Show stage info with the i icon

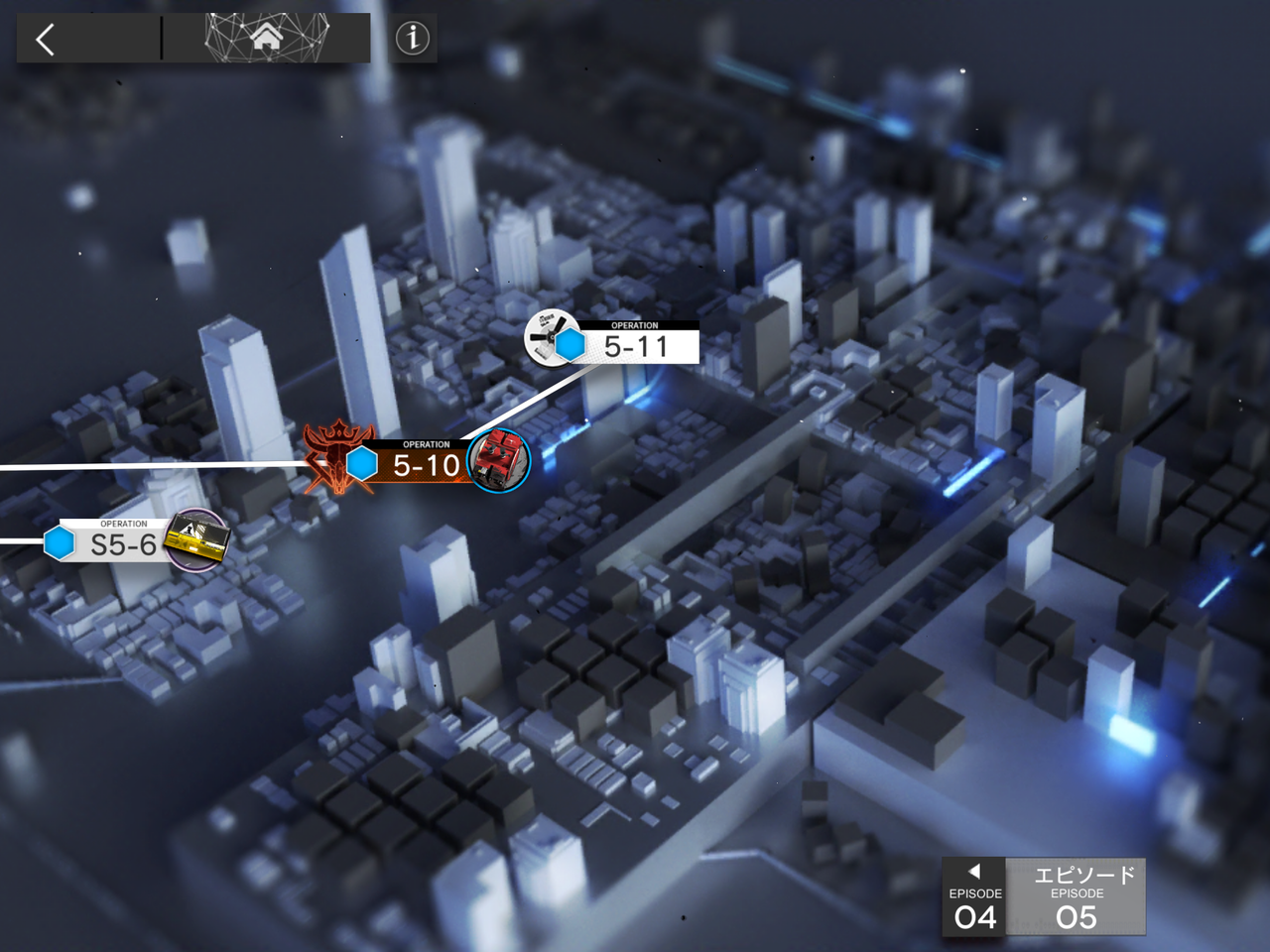413,39
